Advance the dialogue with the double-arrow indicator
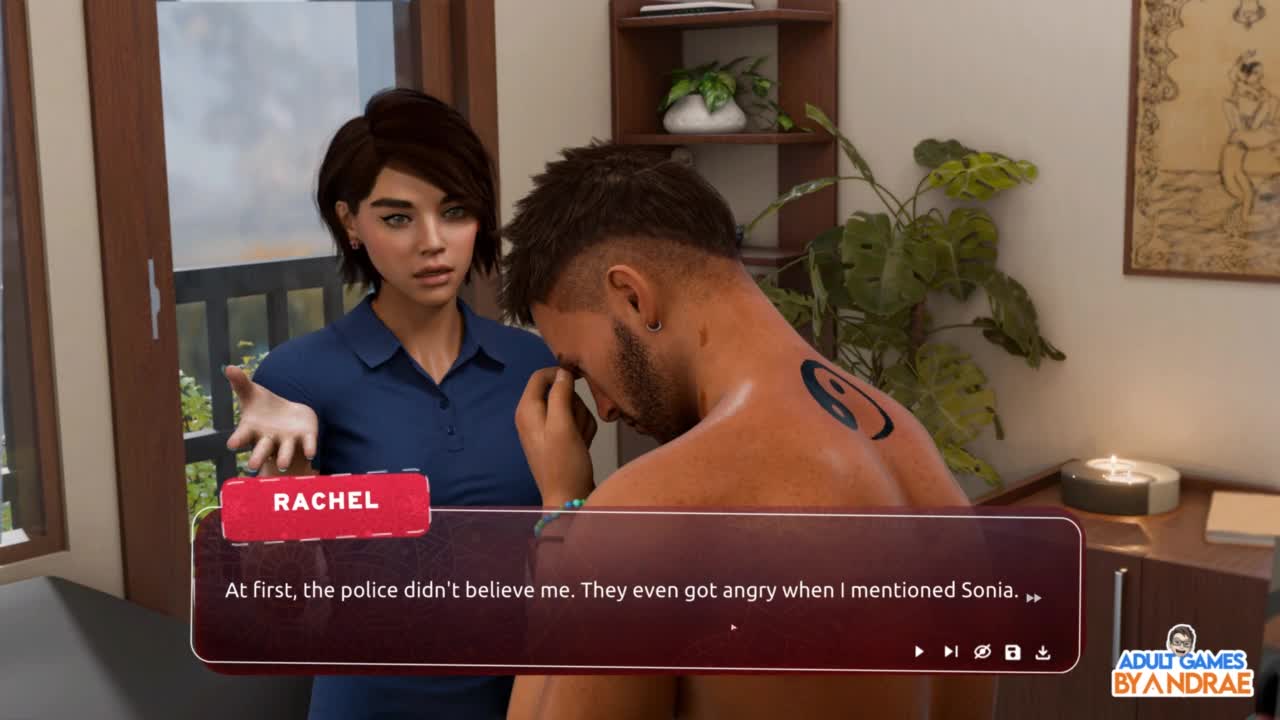This screenshot has height=720, width=1280. click(1033, 597)
